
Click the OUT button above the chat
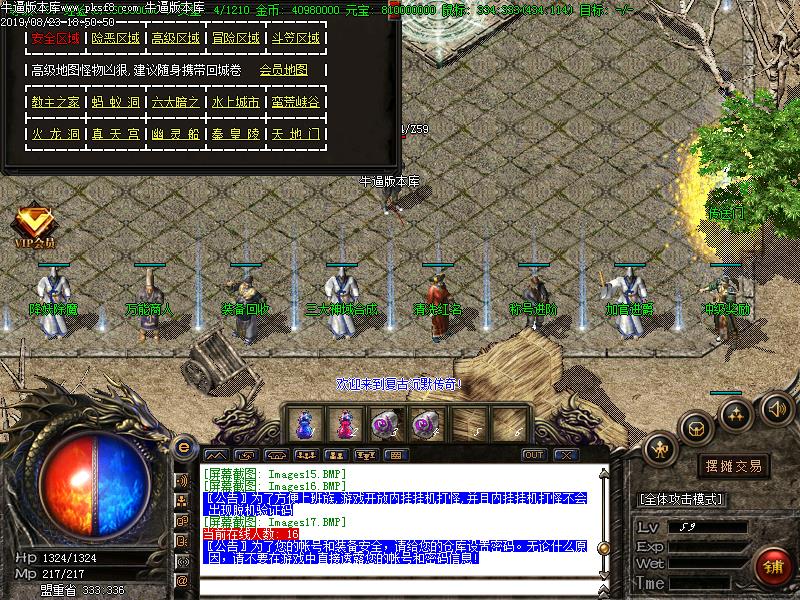point(534,455)
